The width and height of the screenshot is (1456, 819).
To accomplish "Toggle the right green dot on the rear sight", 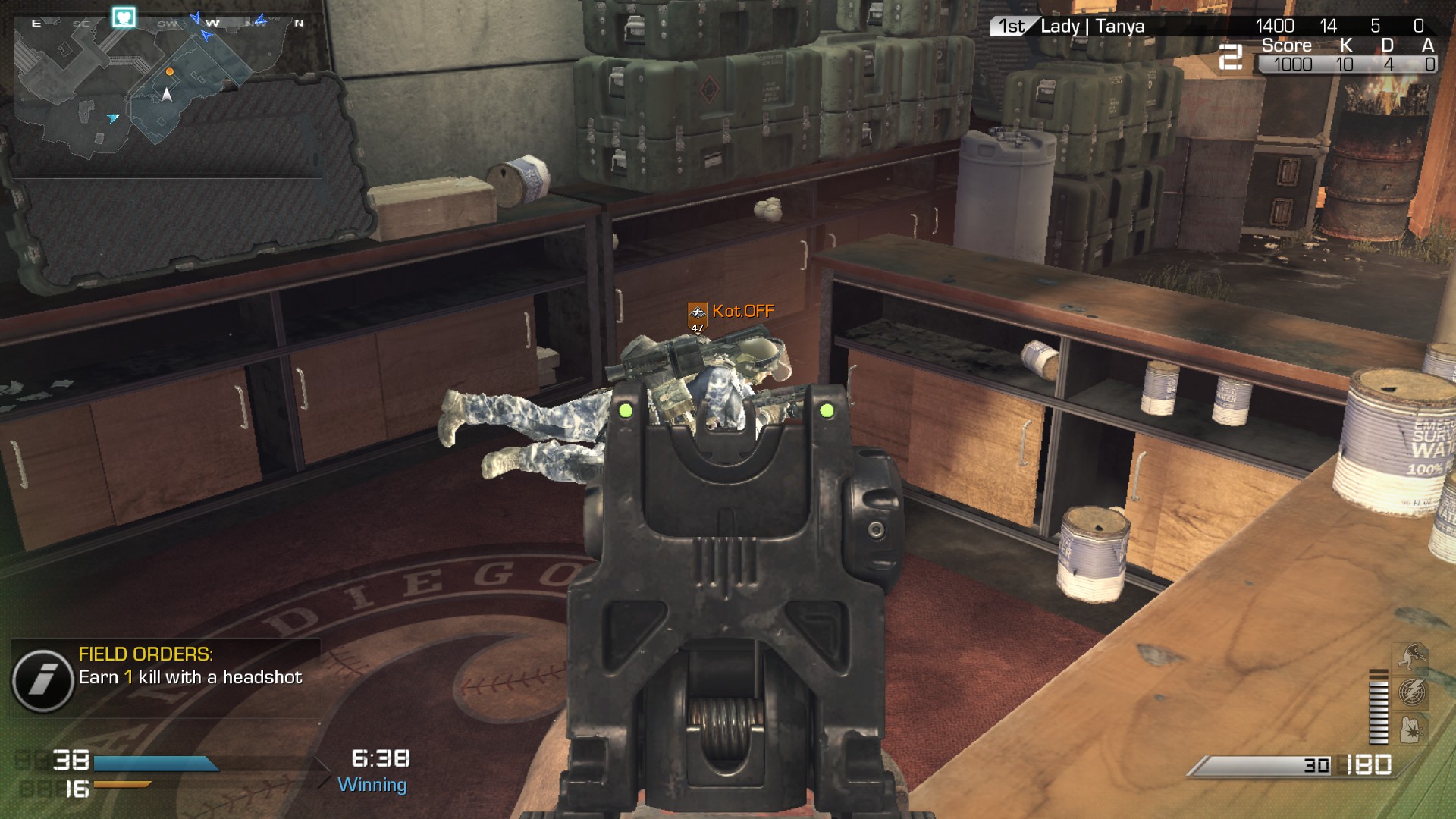I will 827,410.
